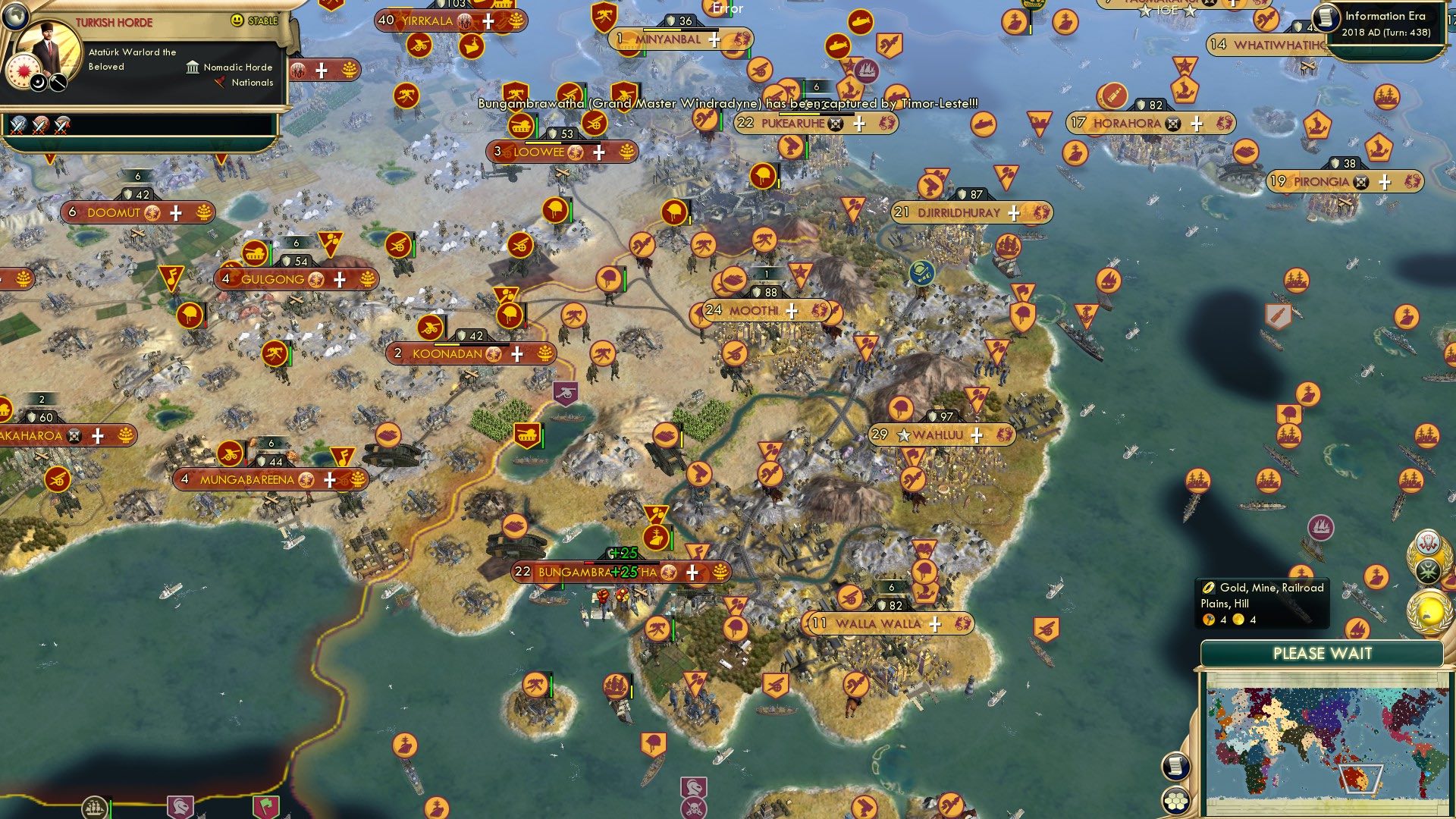This screenshot has height=819, width=1456.
Task: Click the crescent religion icon on leader portrait
Action: pyautogui.click(x=38, y=83)
